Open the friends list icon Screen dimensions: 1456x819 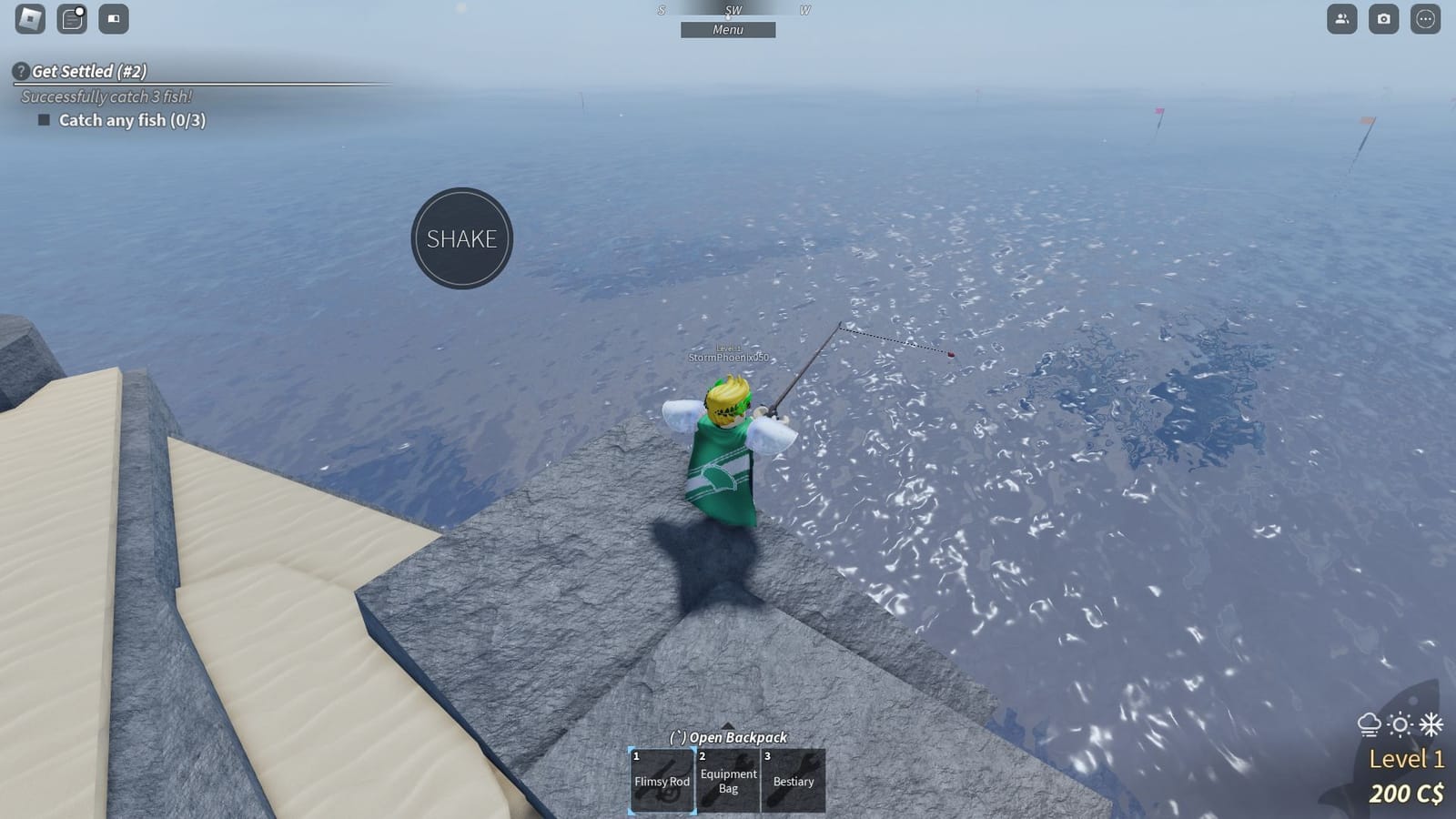point(1341,18)
